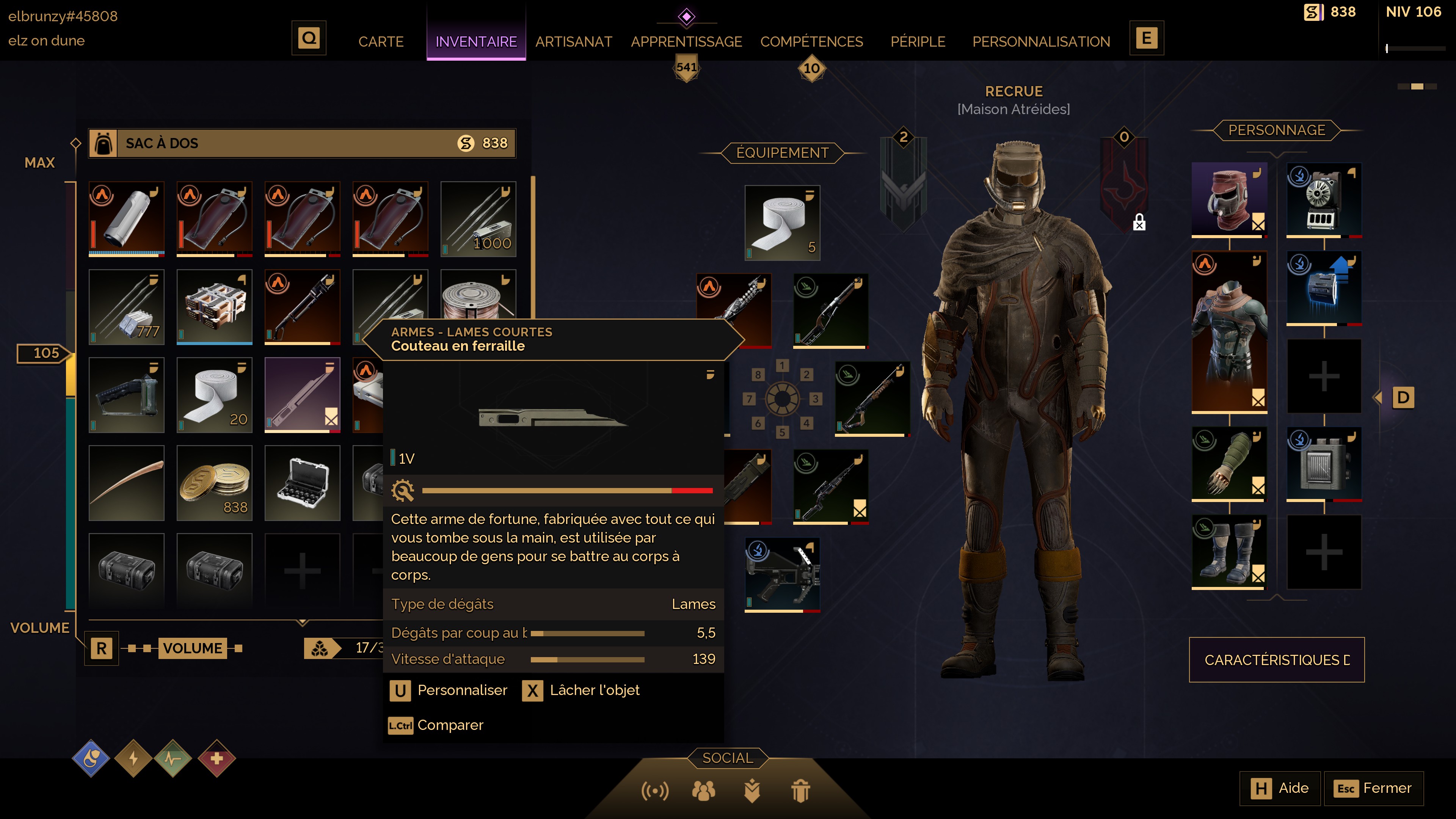Screen dimensions: 1456x819
Task: Click the VOLUME sort button
Action: click(x=193, y=648)
